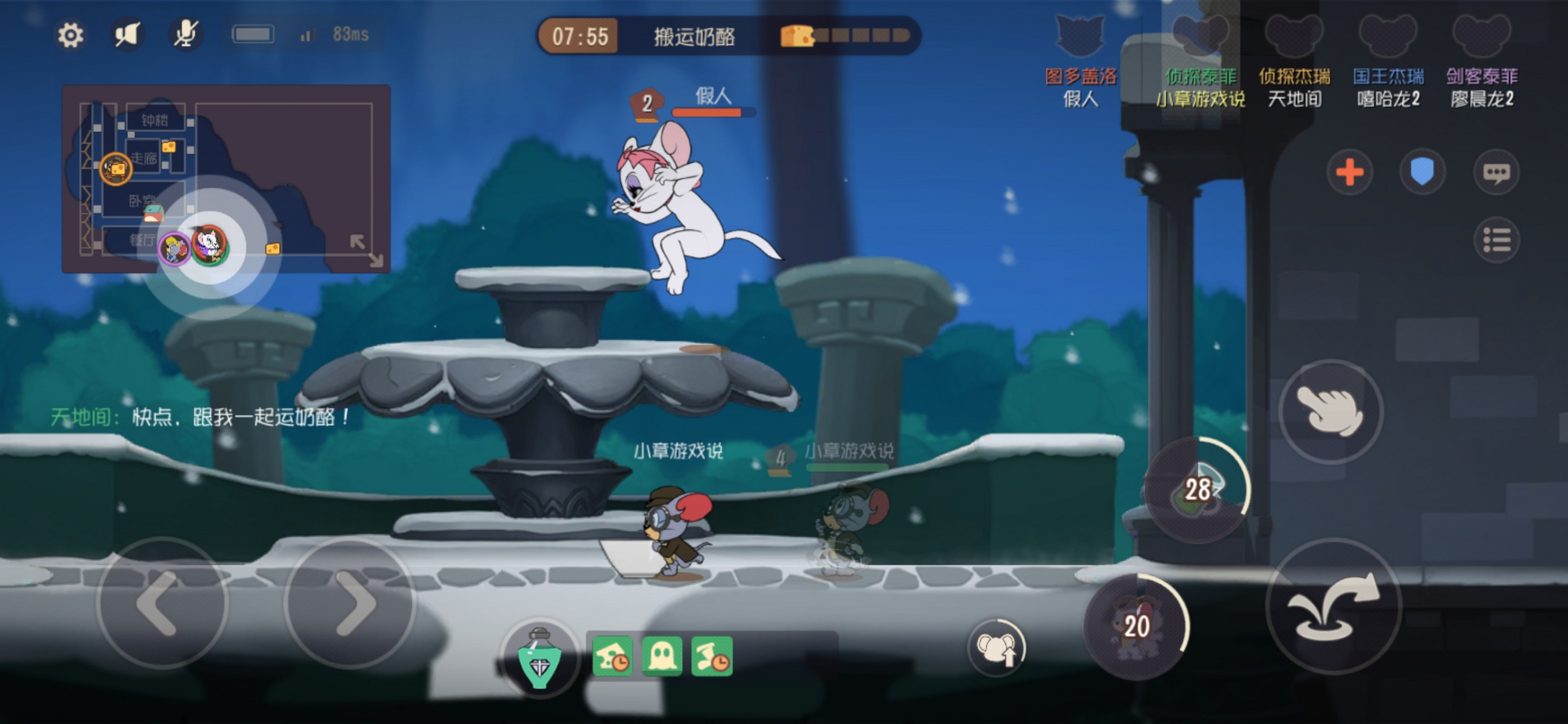Activate the skill with 28 second cooldown

pos(1195,490)
